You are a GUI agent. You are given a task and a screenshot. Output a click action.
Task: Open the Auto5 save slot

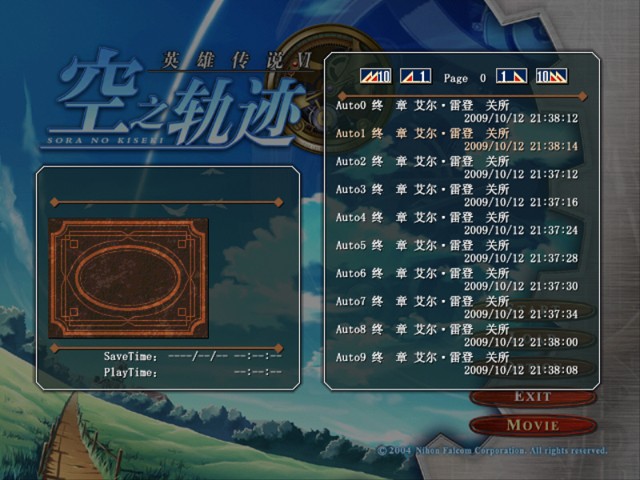click(x=456, y=251)
